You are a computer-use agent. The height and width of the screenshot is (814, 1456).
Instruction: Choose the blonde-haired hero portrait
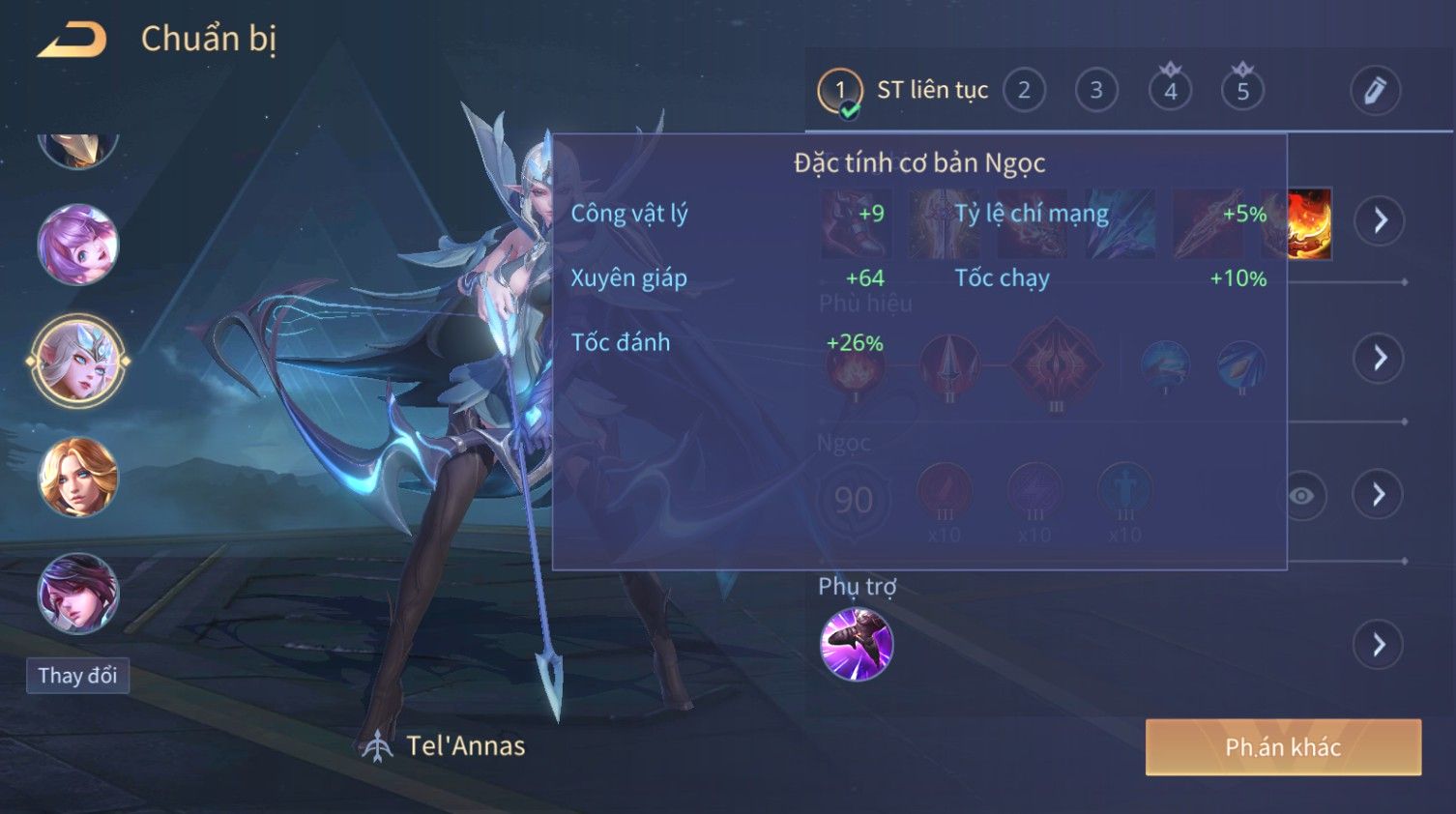tap(78, 477)
